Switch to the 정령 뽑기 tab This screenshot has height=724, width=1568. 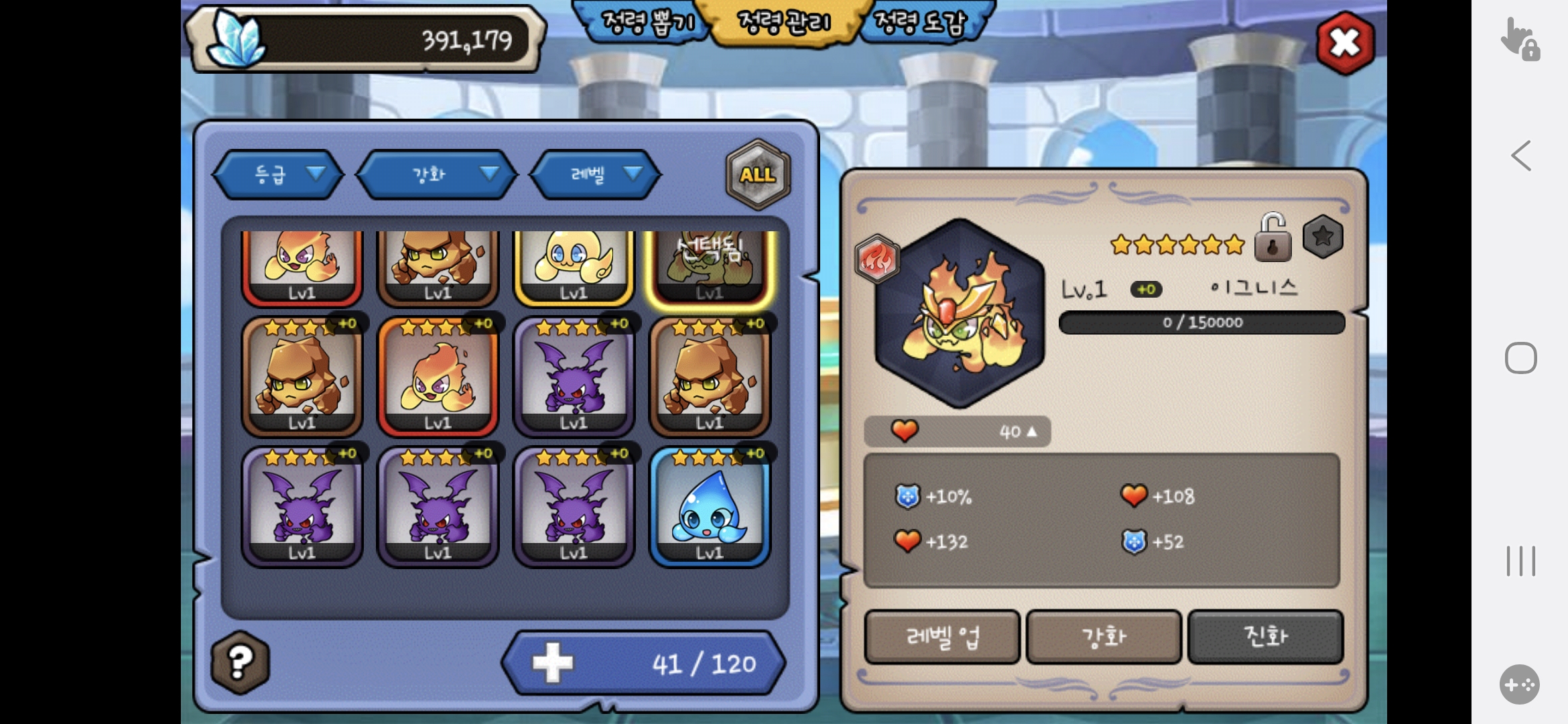[x=647, y=23]
